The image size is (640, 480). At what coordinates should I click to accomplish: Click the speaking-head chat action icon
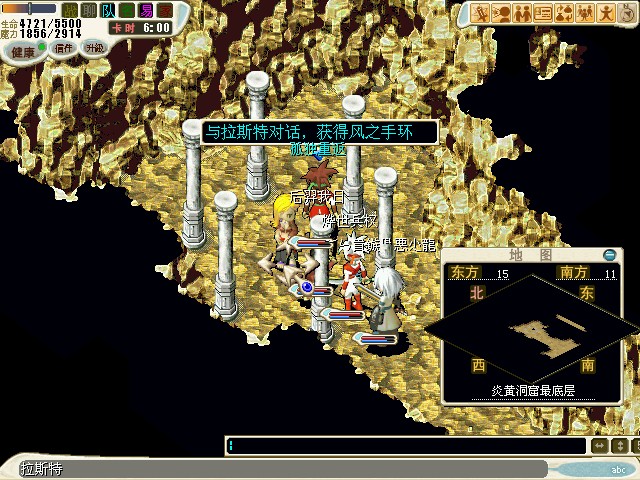503,13
